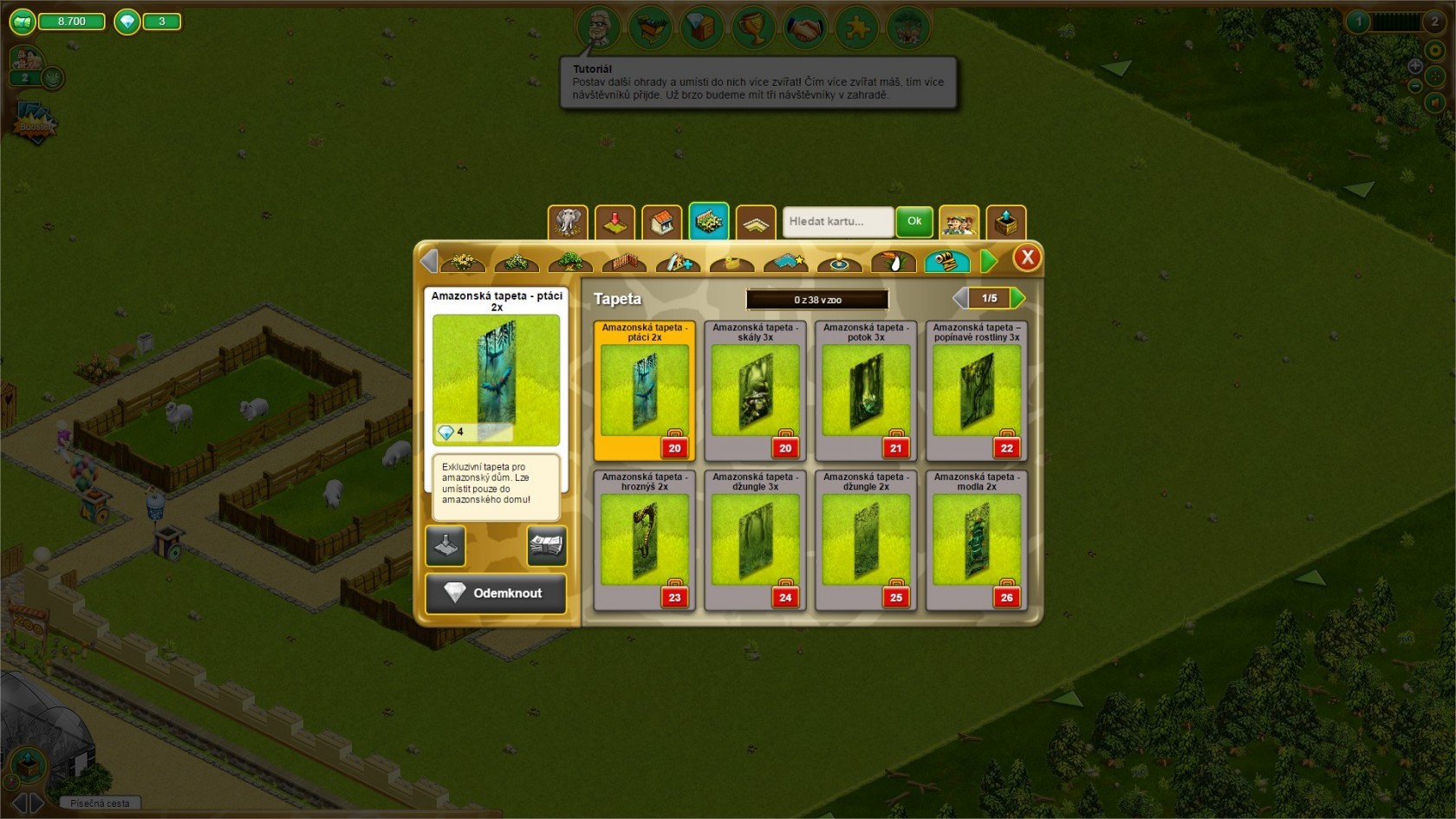The height and width of the screenshot is (819, 1456).
Task: Click the Hledat kartu search field
Action: [x=837, y=222]
